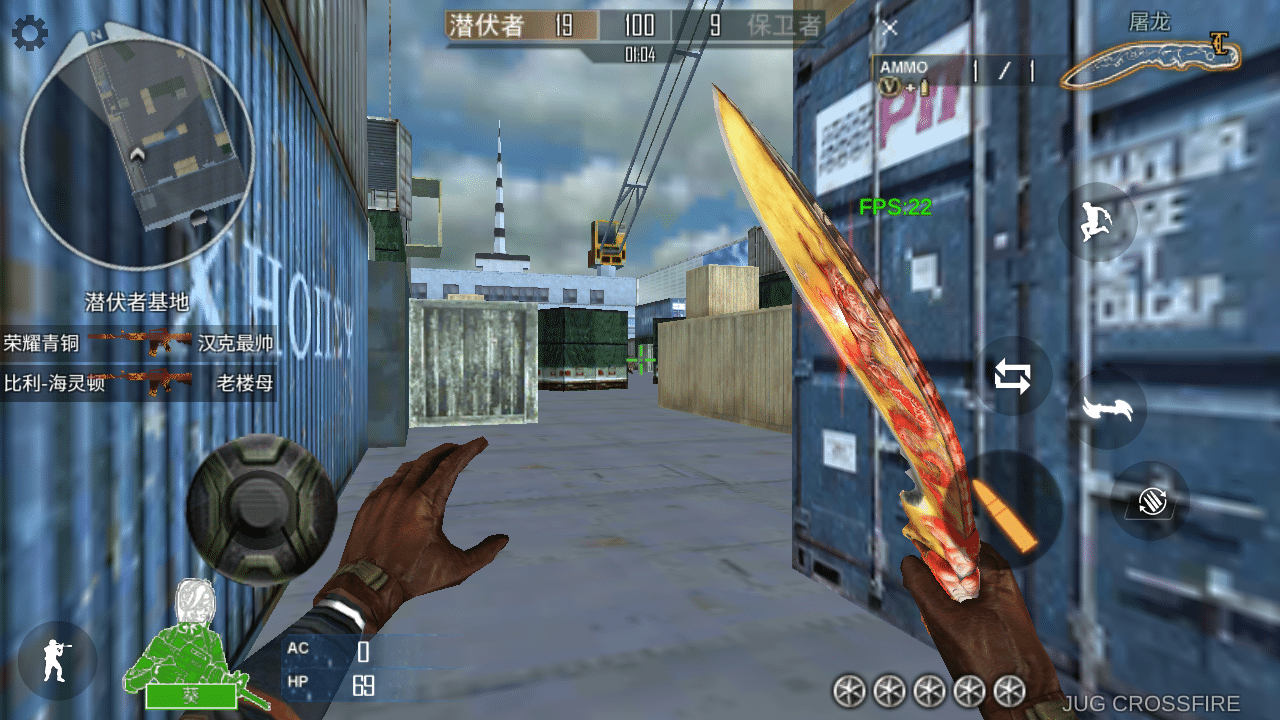Select the dragon knife weapon icon
The image size is (1280, 720).
pyautogui.click(x=1152, y=62)
